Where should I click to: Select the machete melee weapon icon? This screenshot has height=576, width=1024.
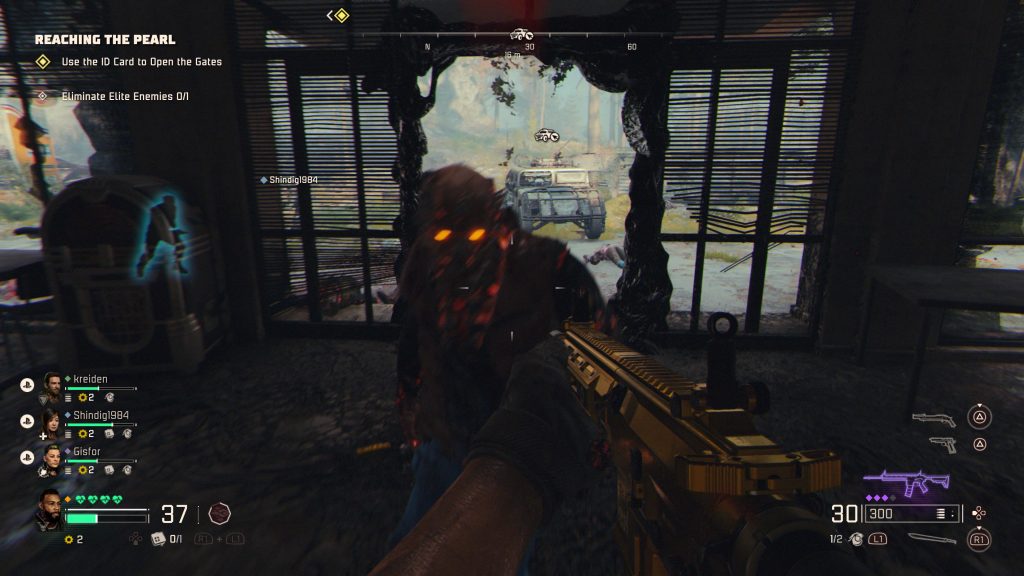pyautogui.click(x=932, y=539)
